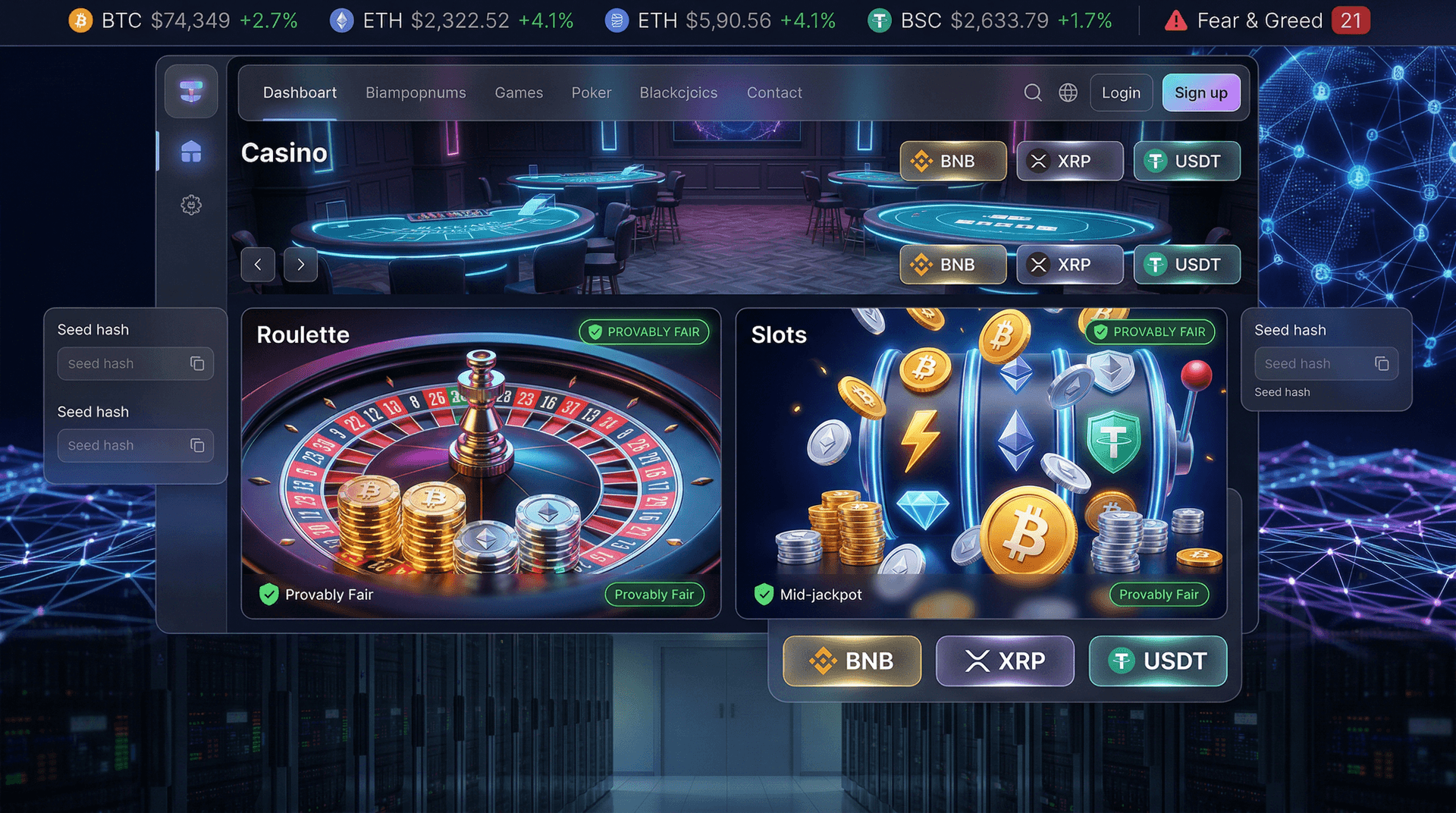The height and width of the screenshot is (813, 1456).
Task: Open search using the magnifier icon
Action: click(x=1033, y=93)
